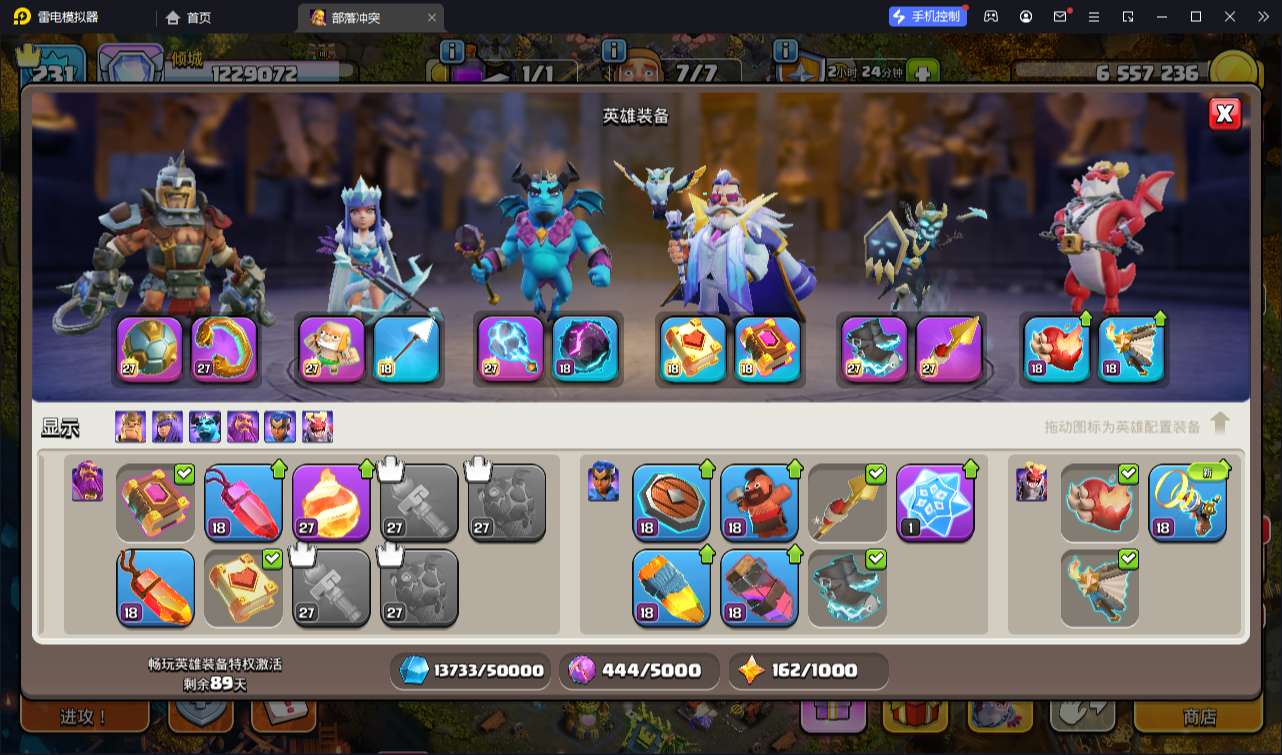The image size is (1282, 755).
Task: Select the Archer Queen filter portrait
Action: pos(168,427)
